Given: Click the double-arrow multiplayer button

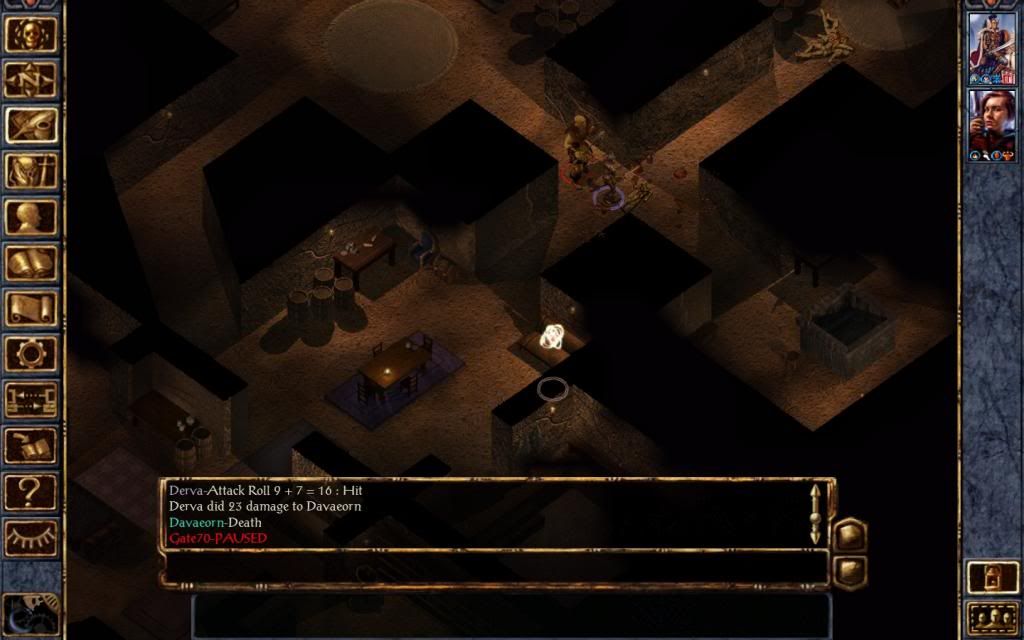Looking at the screenshot, I should 32,400.
